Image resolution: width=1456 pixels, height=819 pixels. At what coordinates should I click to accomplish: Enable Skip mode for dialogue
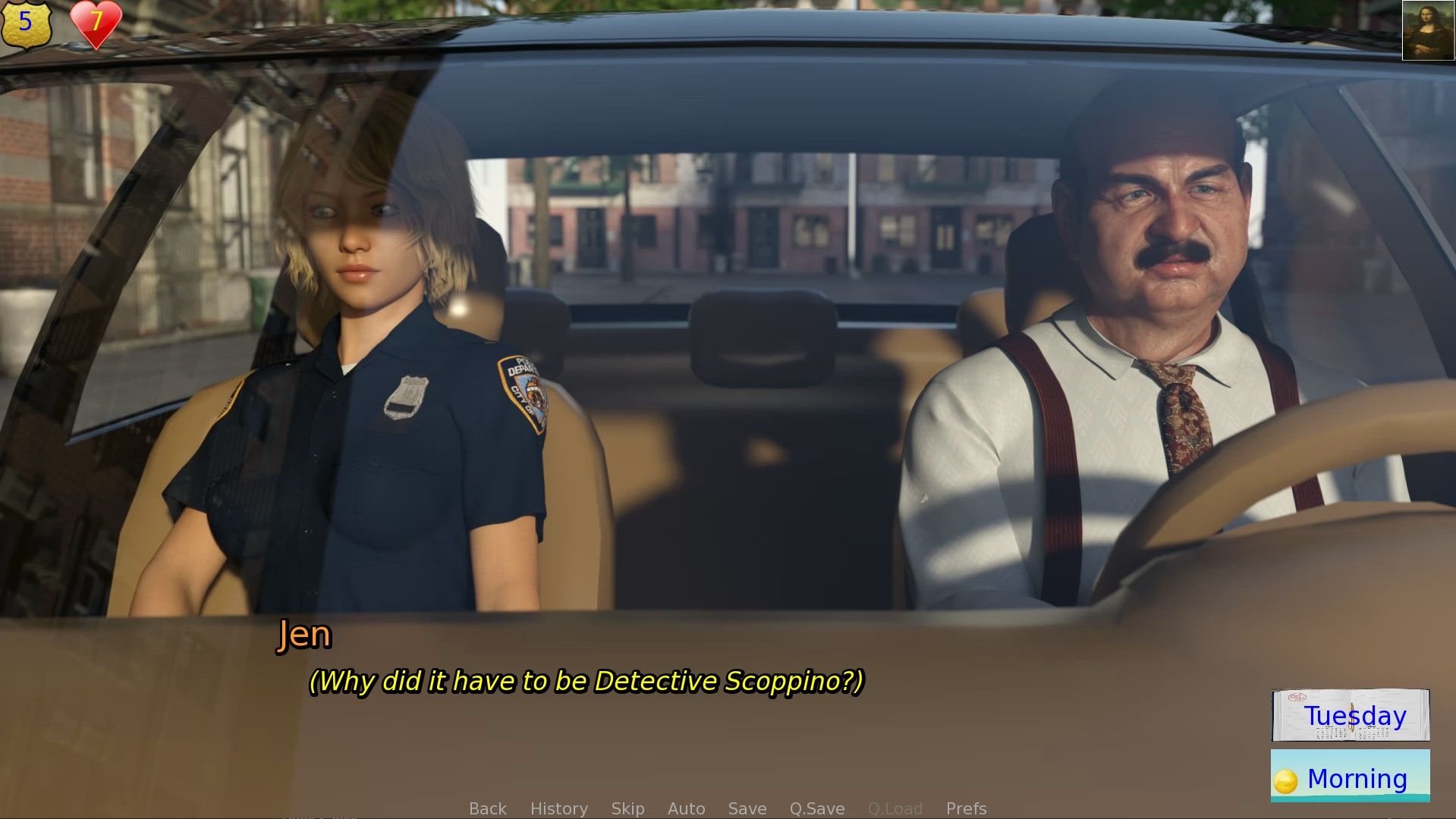click(628, 808)
